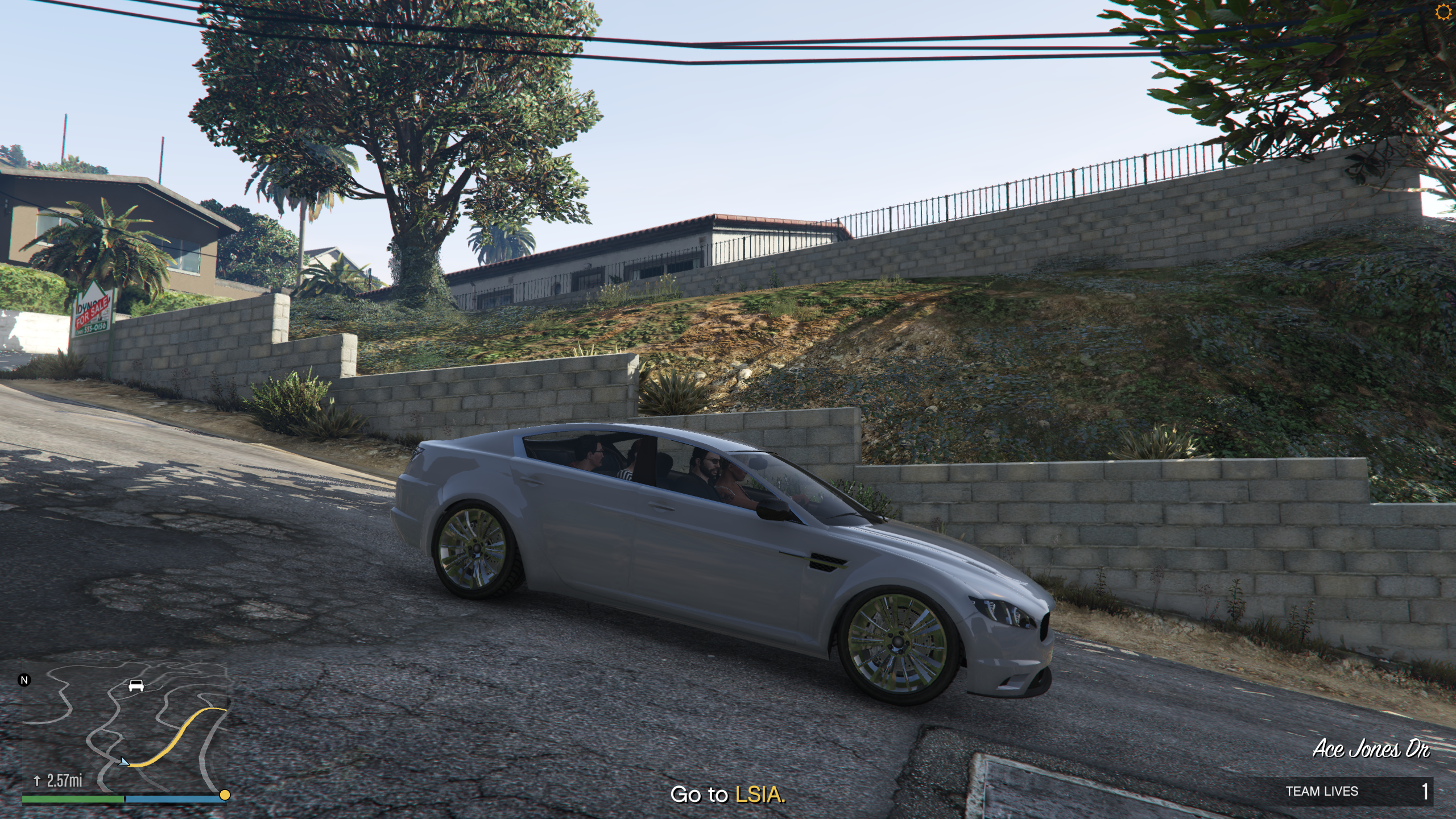Click the north compass indicator on the minimap
The width and height of the screenshot is (1456, 819).
(x=24, y=680)
